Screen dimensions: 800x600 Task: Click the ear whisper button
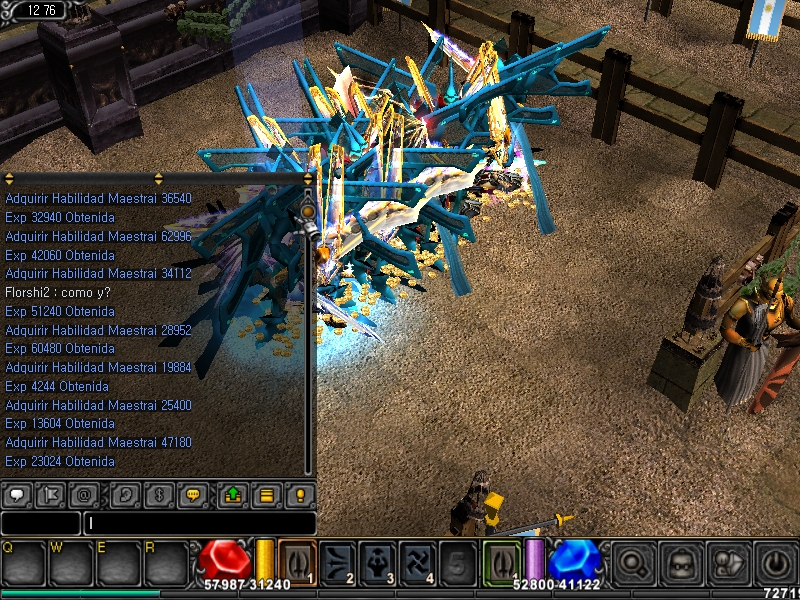(x=125, y=495)
